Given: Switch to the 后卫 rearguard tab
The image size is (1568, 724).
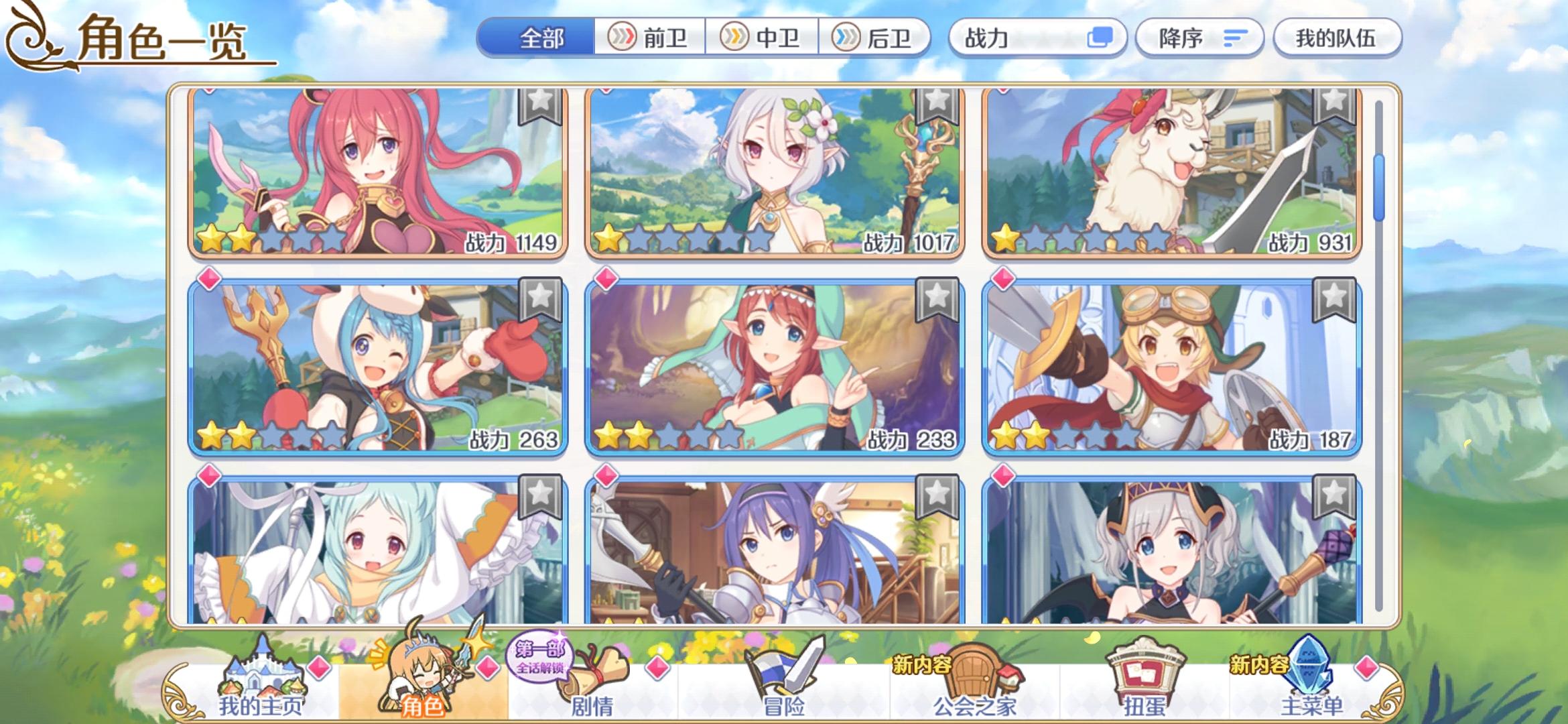Looking at the screenshot, I should [x=878, y=38].
